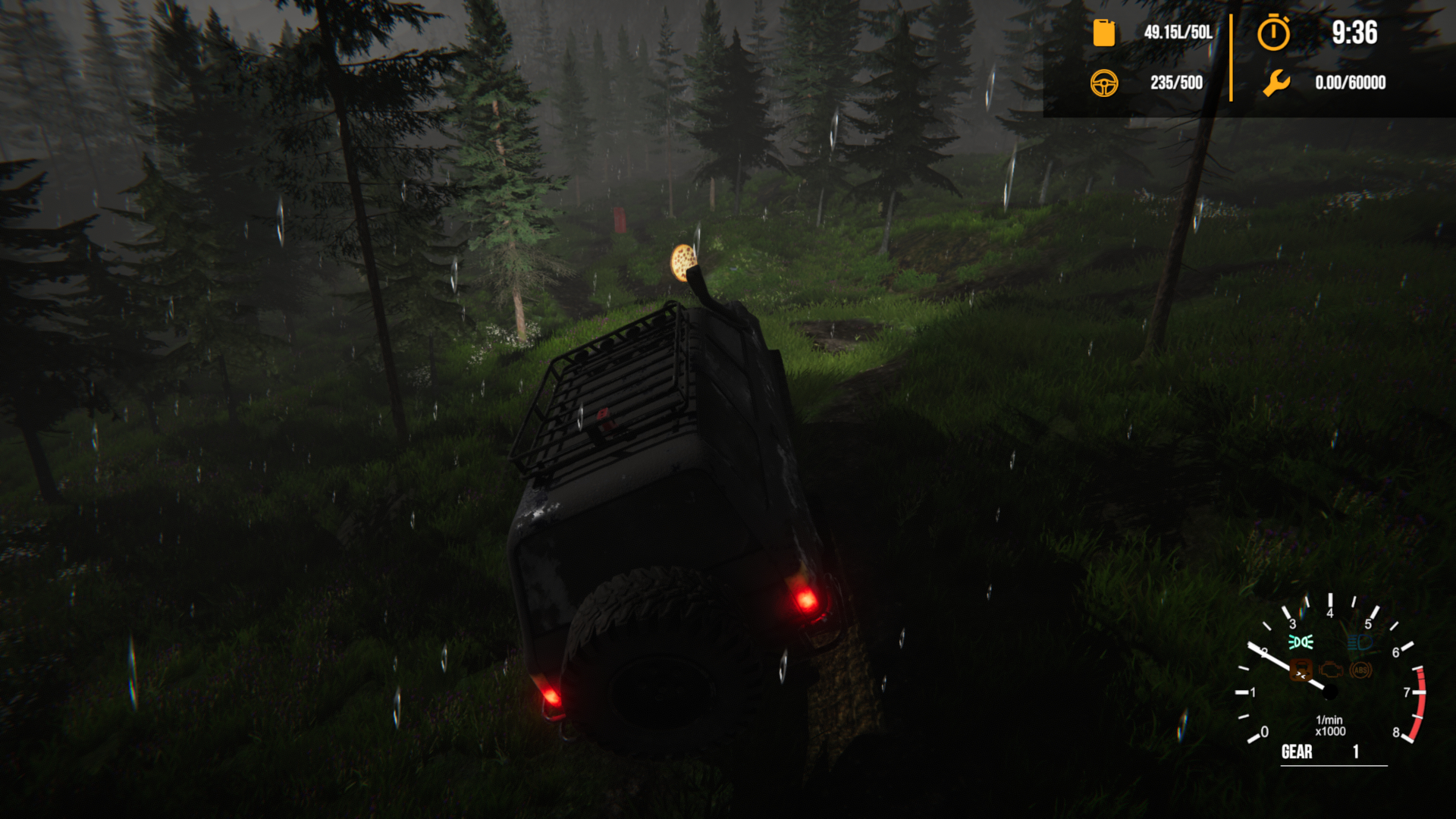Screen dimensions: 1456x819
Task: Click the ABS warning indicator
Action: tap(1360, 670)
